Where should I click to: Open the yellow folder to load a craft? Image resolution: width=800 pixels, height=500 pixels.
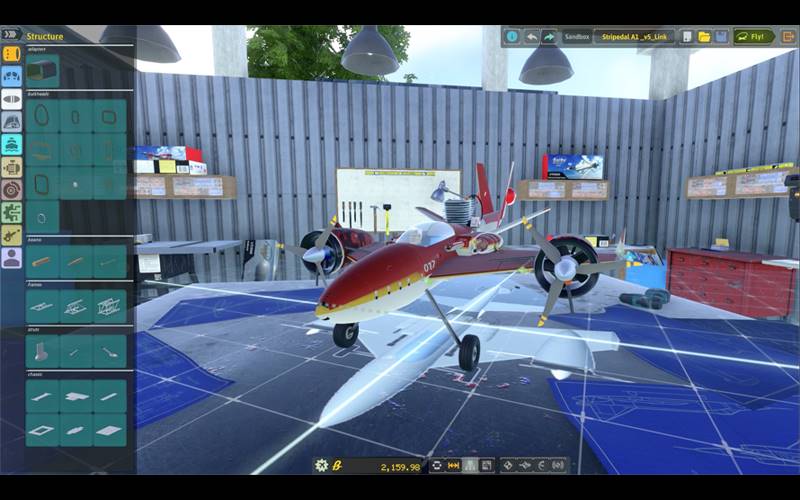click(x=704, y=37)
